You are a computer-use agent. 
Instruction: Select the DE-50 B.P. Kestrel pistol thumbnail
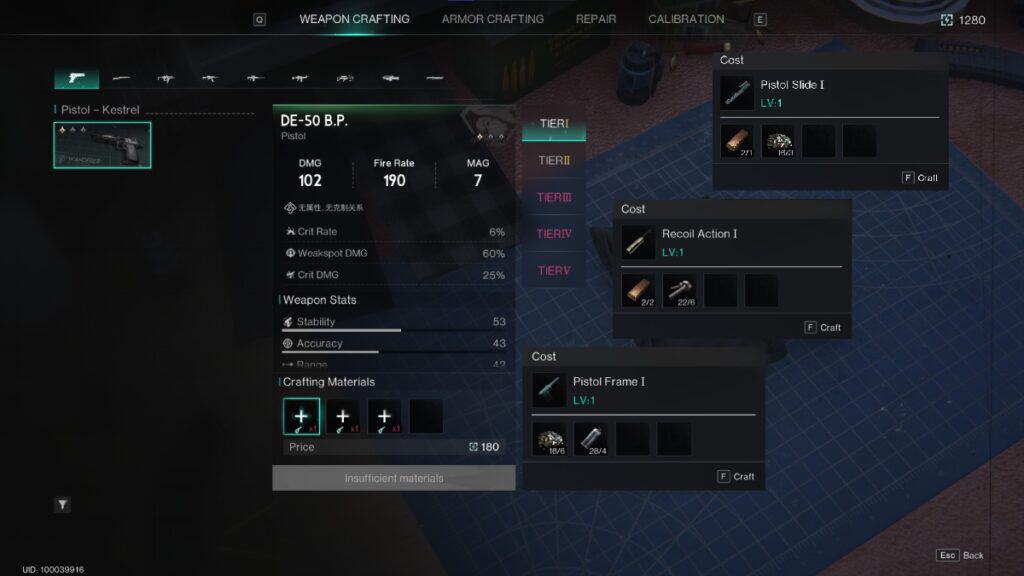102,145
